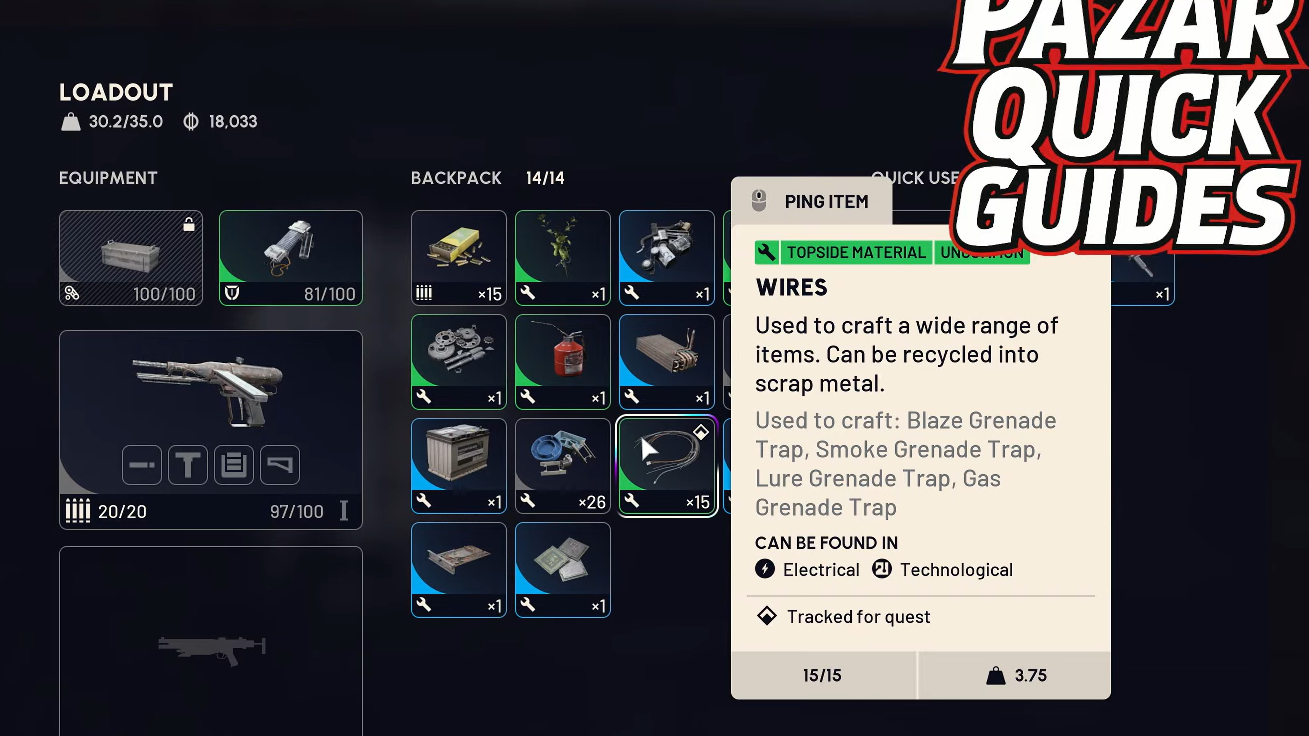Choose the metal radiator item slot
The image size is (1309, 736).
pos(667,361)
